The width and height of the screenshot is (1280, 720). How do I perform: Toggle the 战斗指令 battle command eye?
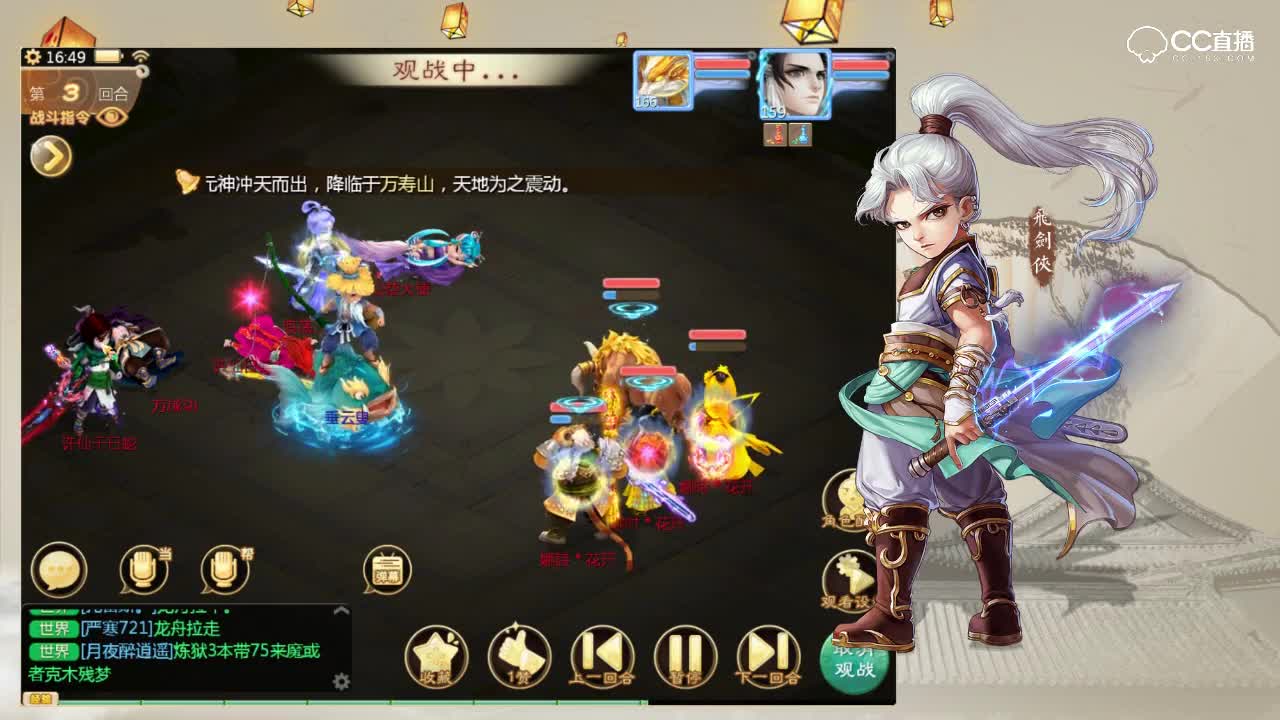(110, 117)
